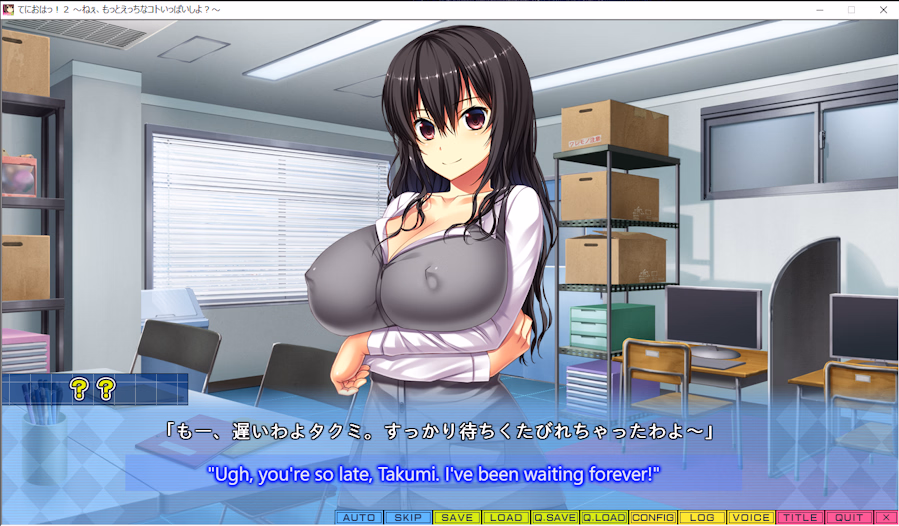Open the LOAD menu
The width and height of the screenshot is (899, 526).
(x=506, y=518)
